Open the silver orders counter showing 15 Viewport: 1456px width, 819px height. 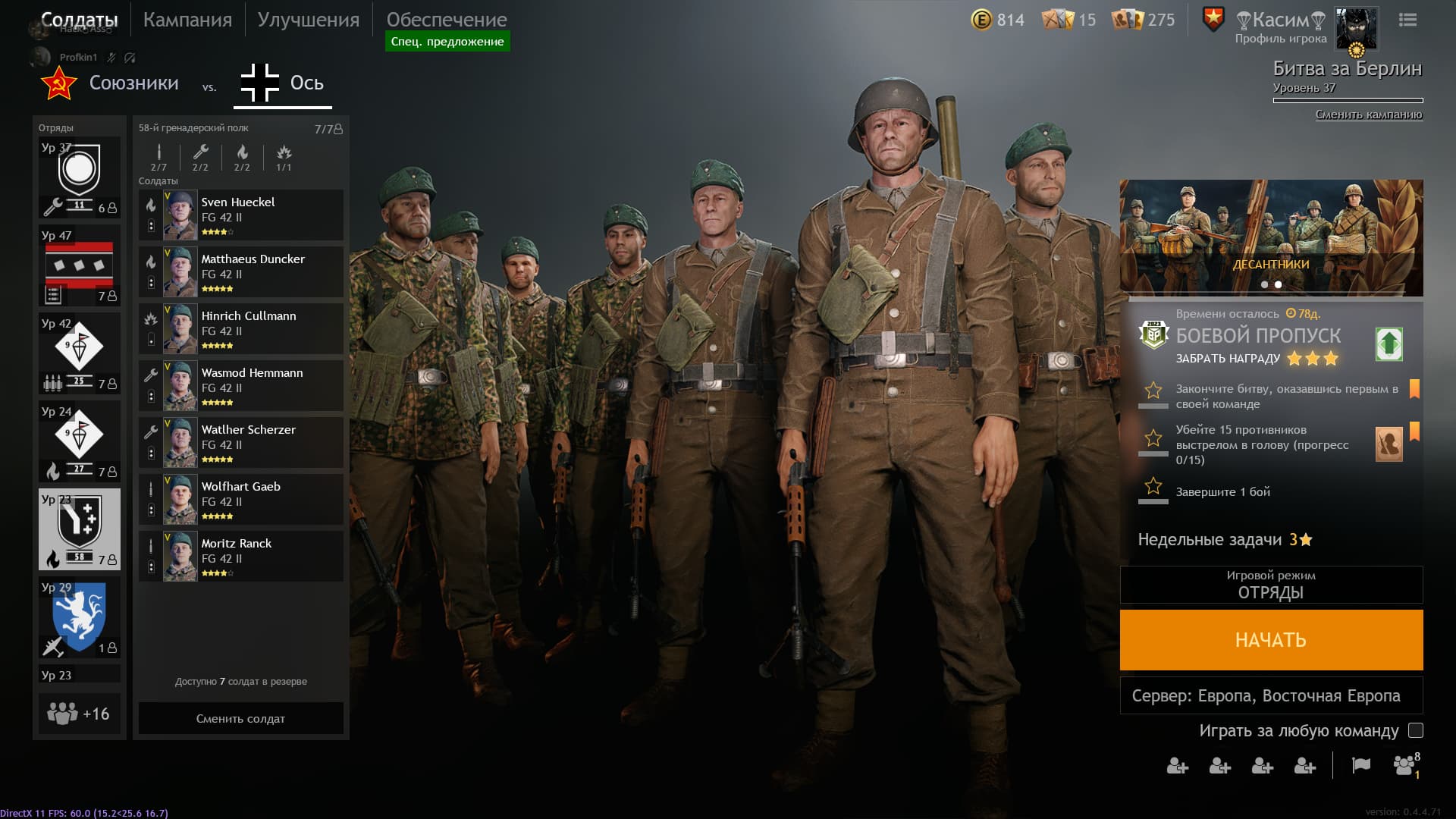[x=1059, y=20]
